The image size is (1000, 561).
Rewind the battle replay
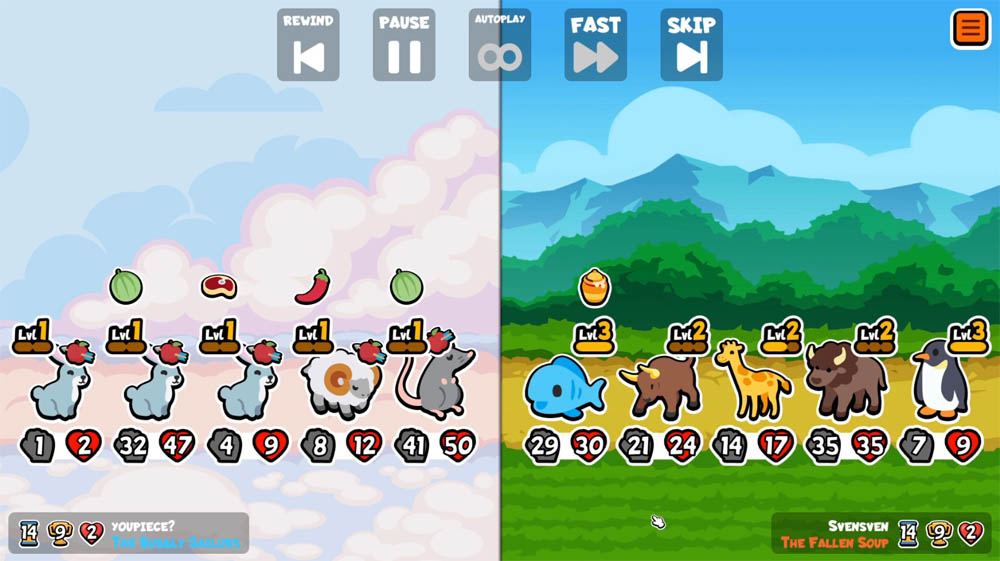[308, 46]
